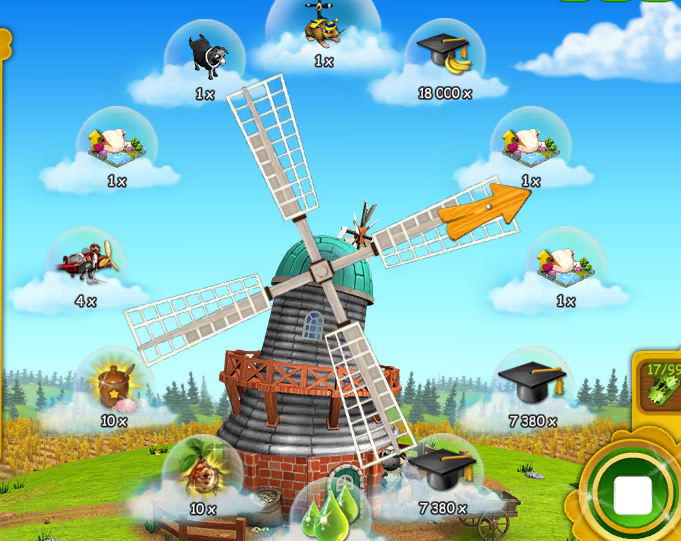Pick the red airplane 4x prize

click(x=87, y=262)
